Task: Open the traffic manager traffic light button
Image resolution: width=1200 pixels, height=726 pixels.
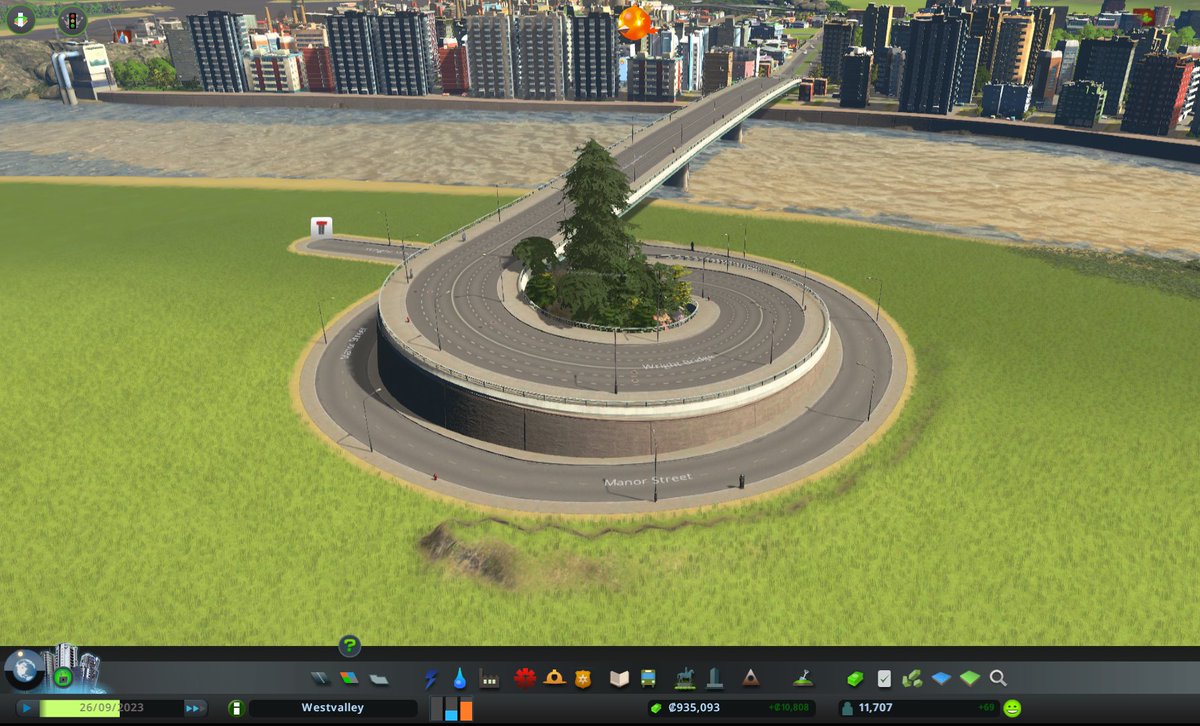Action: click(x=72, y=19)
